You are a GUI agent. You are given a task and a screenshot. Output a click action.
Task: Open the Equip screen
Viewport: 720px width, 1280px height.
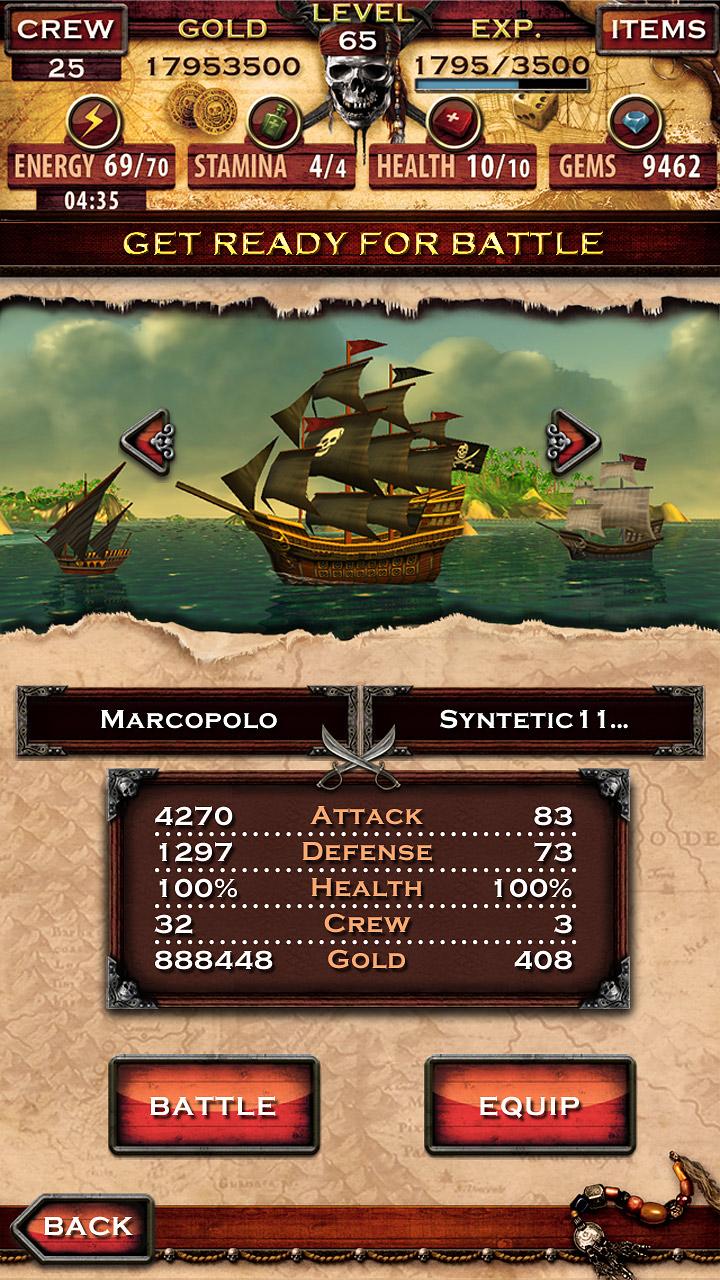(x=529, y=1105)
